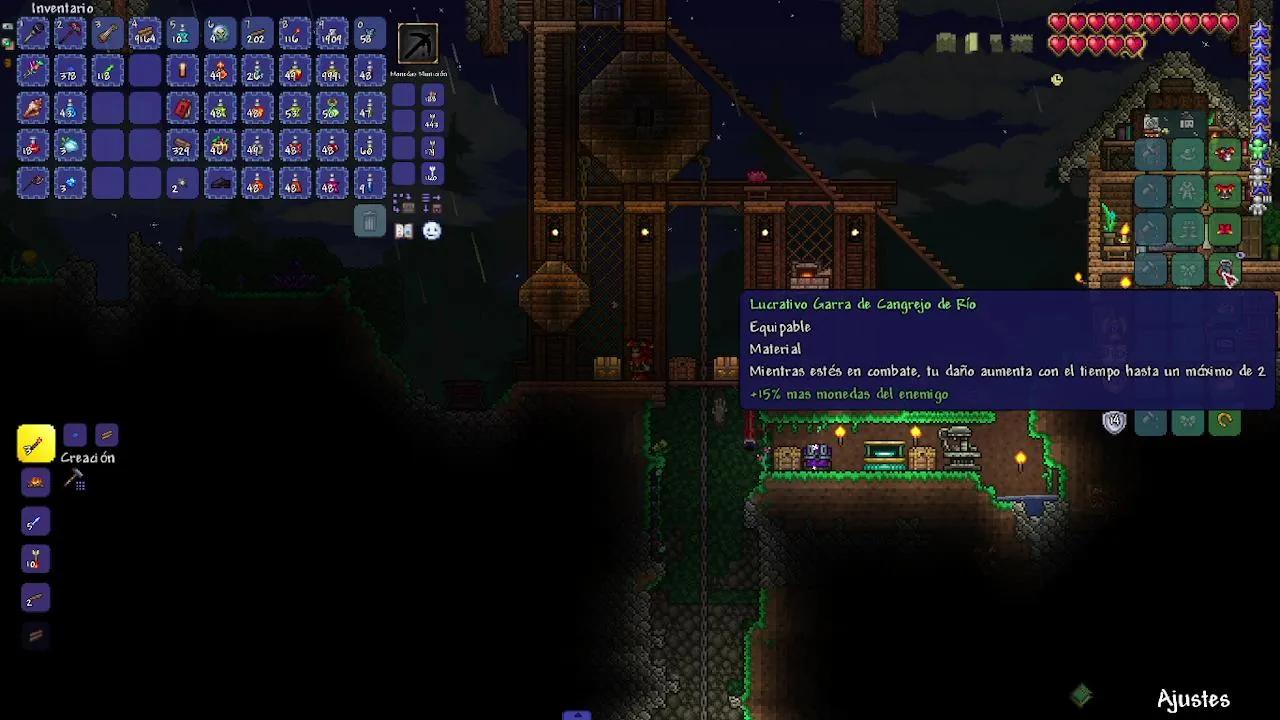Choose the campfire crafting recipe

point(35,483)
